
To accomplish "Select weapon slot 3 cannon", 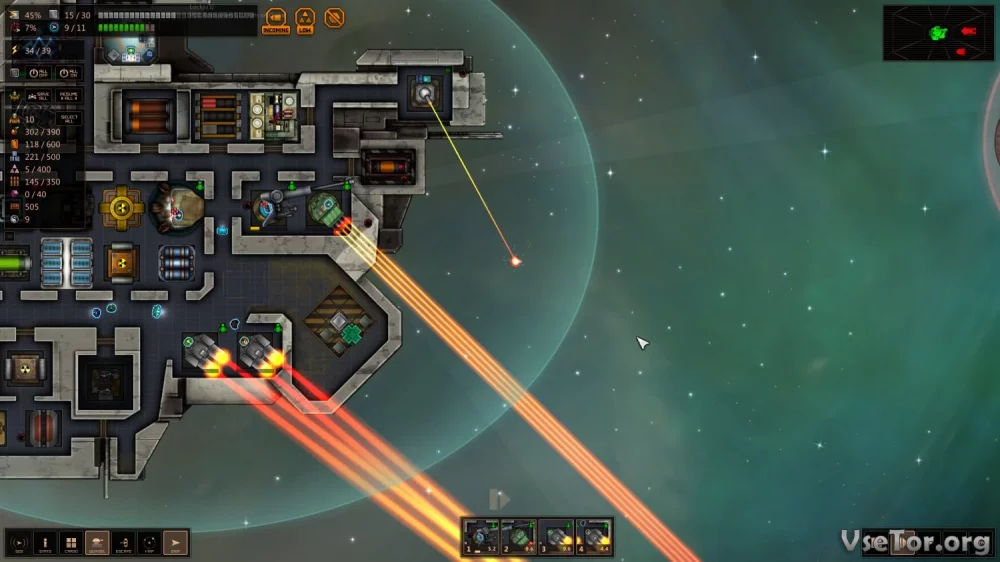I will point(556,537).
